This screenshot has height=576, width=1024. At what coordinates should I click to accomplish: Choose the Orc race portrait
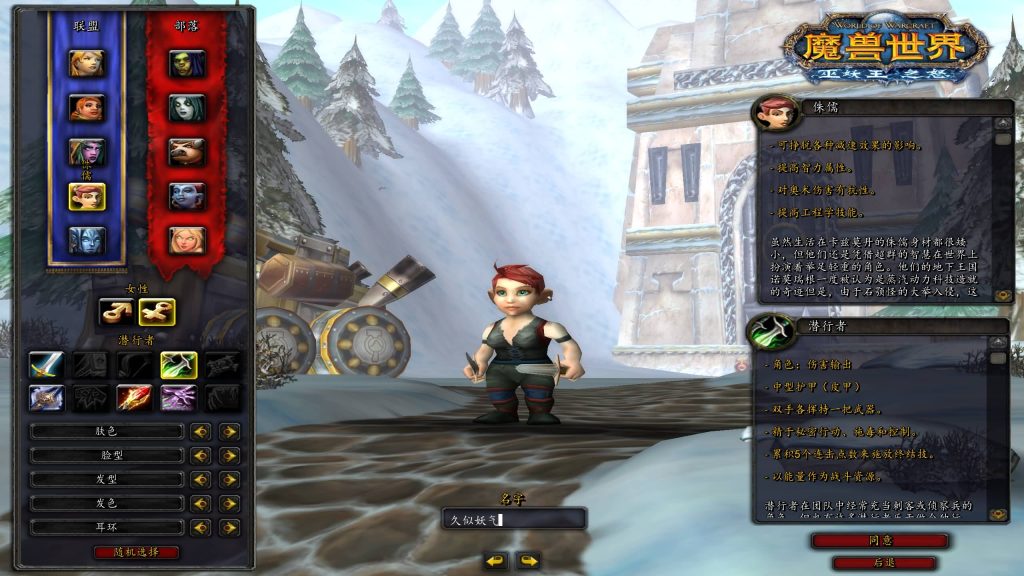coord(187,63)
